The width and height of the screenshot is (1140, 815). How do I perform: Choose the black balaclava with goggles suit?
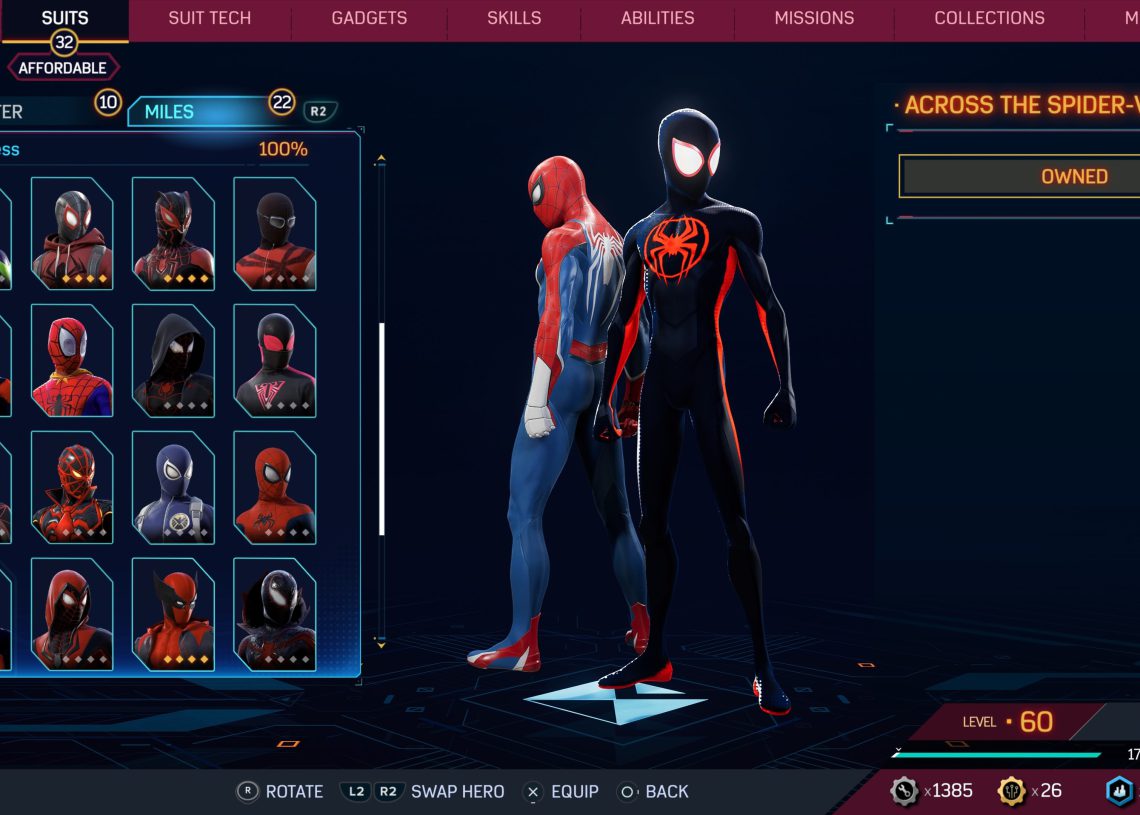tap(274, 234)
